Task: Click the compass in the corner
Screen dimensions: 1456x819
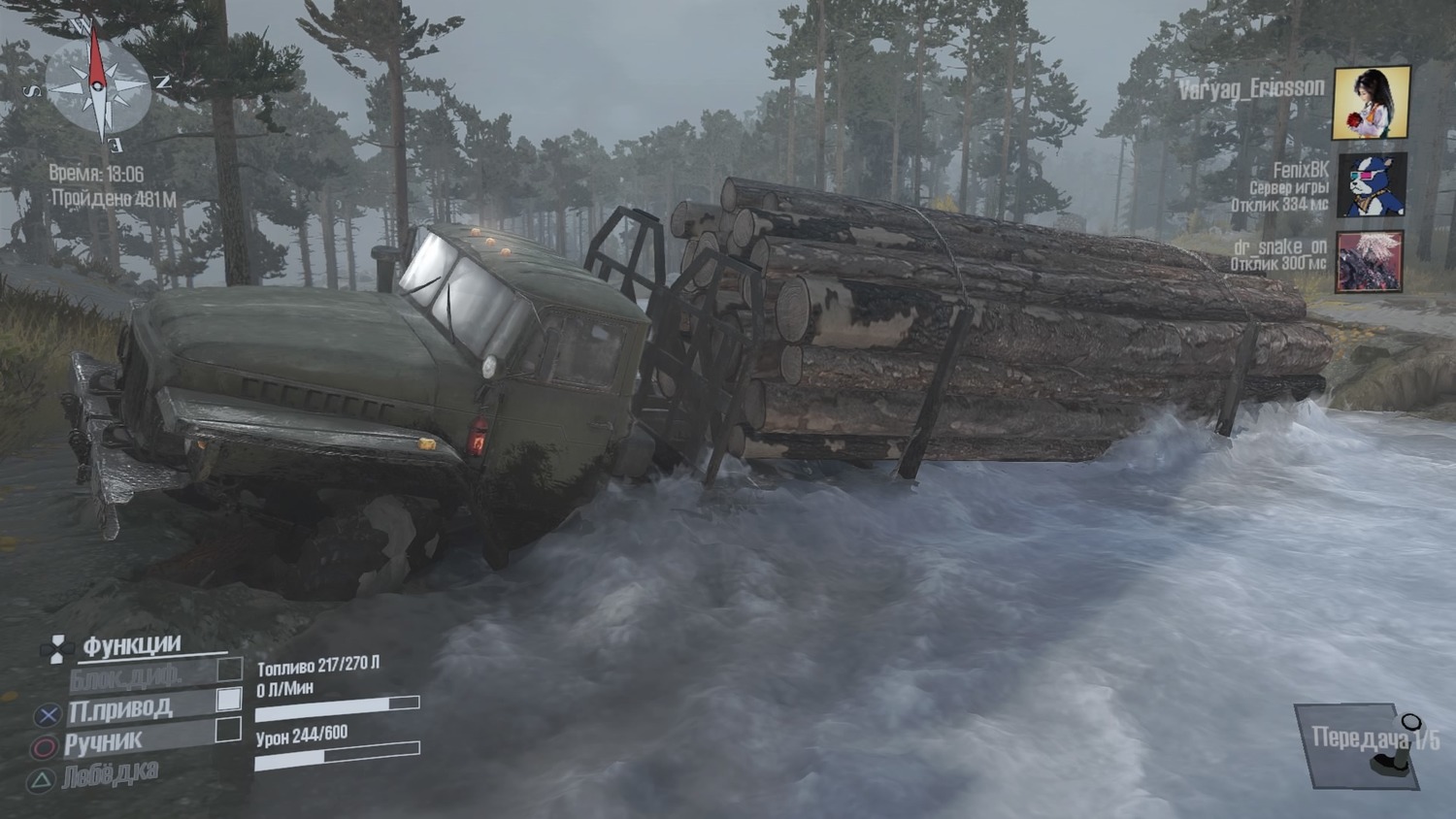Action: point(97,87)
